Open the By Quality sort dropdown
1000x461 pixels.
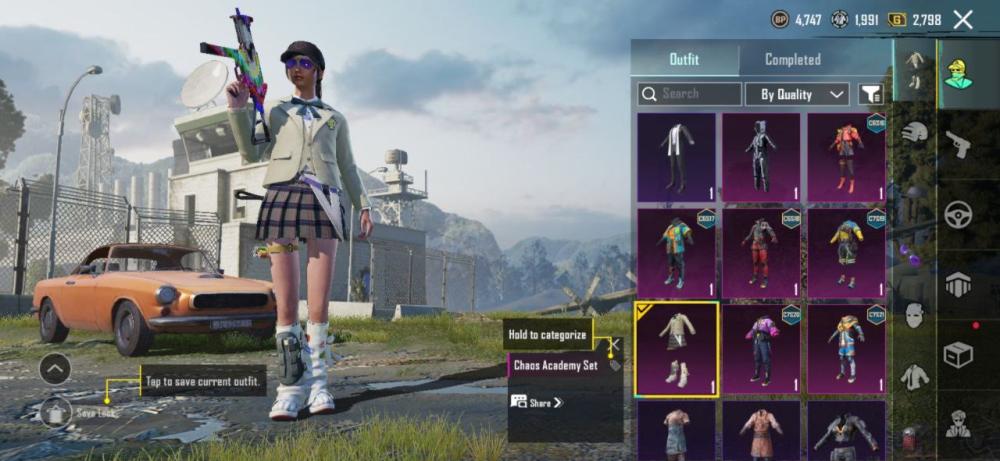[x=797, y=94]
